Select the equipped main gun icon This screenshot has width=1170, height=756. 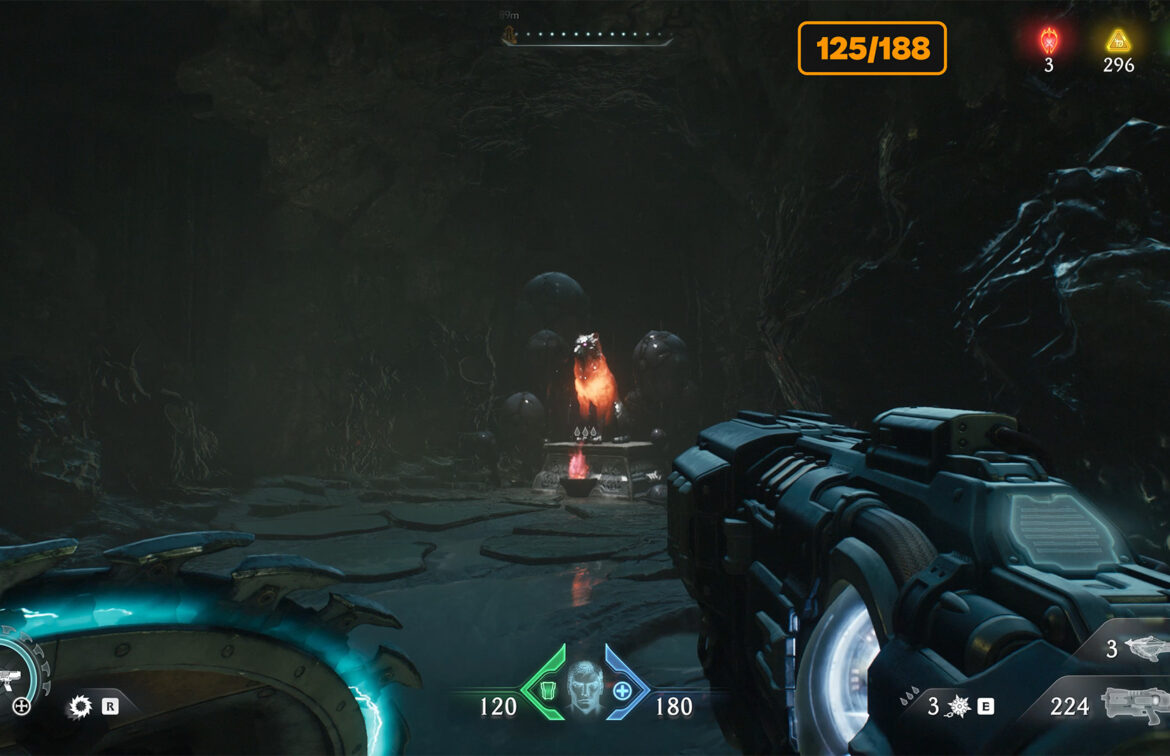point(1134,705)
